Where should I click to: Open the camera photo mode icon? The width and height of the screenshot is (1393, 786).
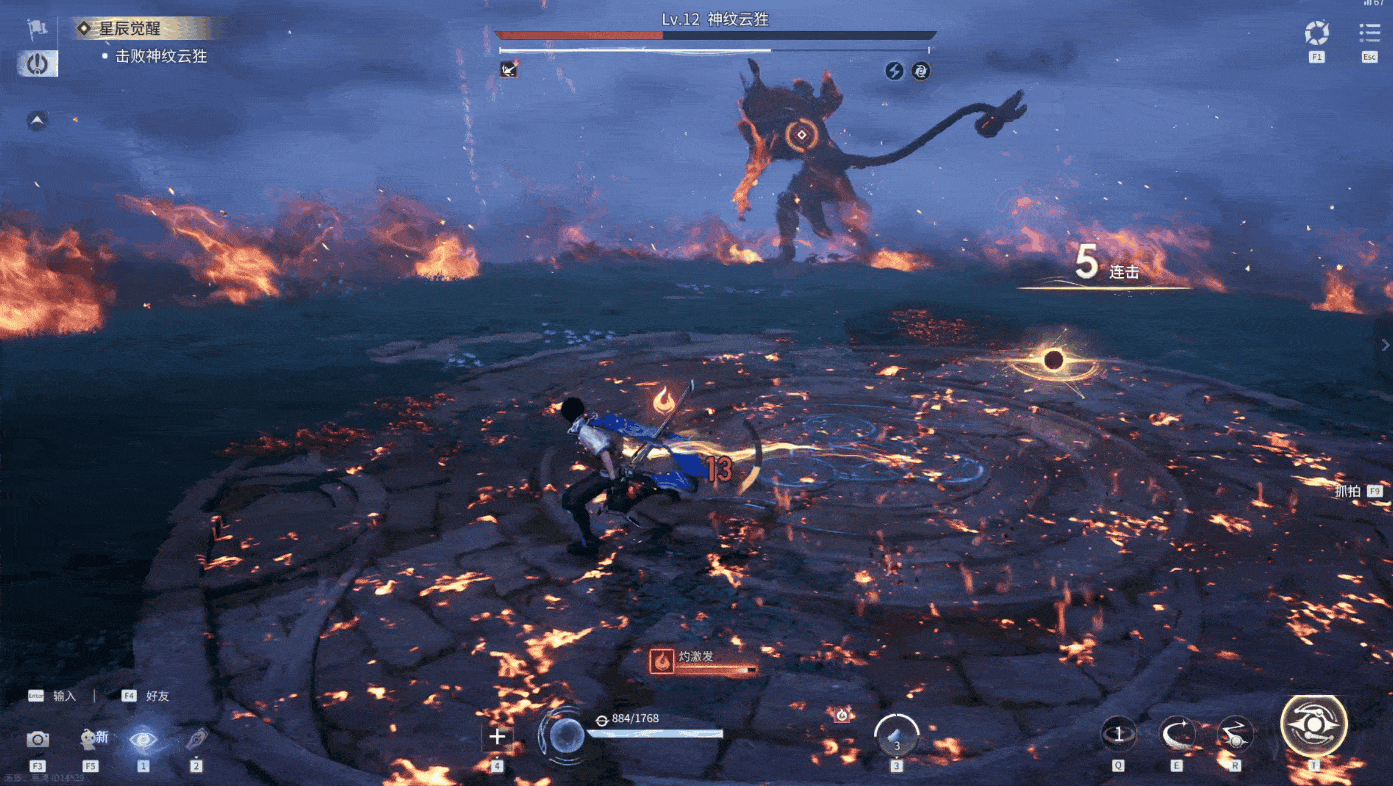(x=38, y=739)
